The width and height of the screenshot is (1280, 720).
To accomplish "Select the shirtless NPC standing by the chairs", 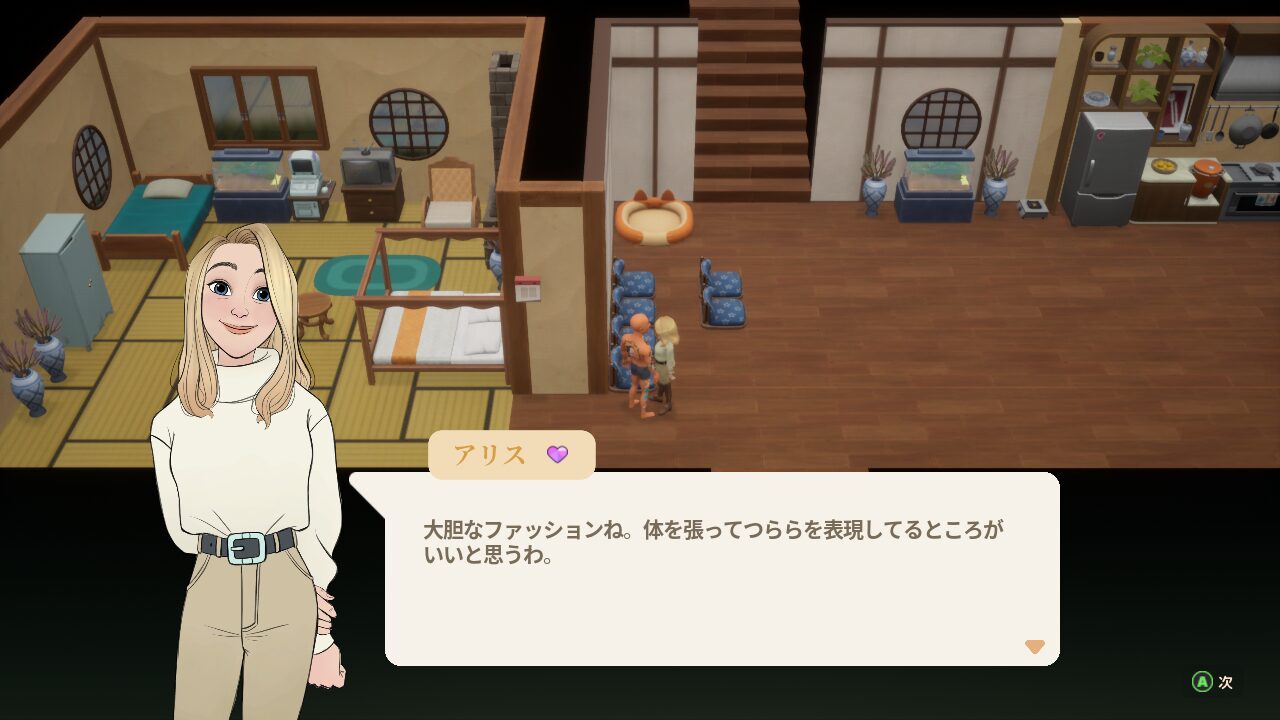I will tap(640, 360).
